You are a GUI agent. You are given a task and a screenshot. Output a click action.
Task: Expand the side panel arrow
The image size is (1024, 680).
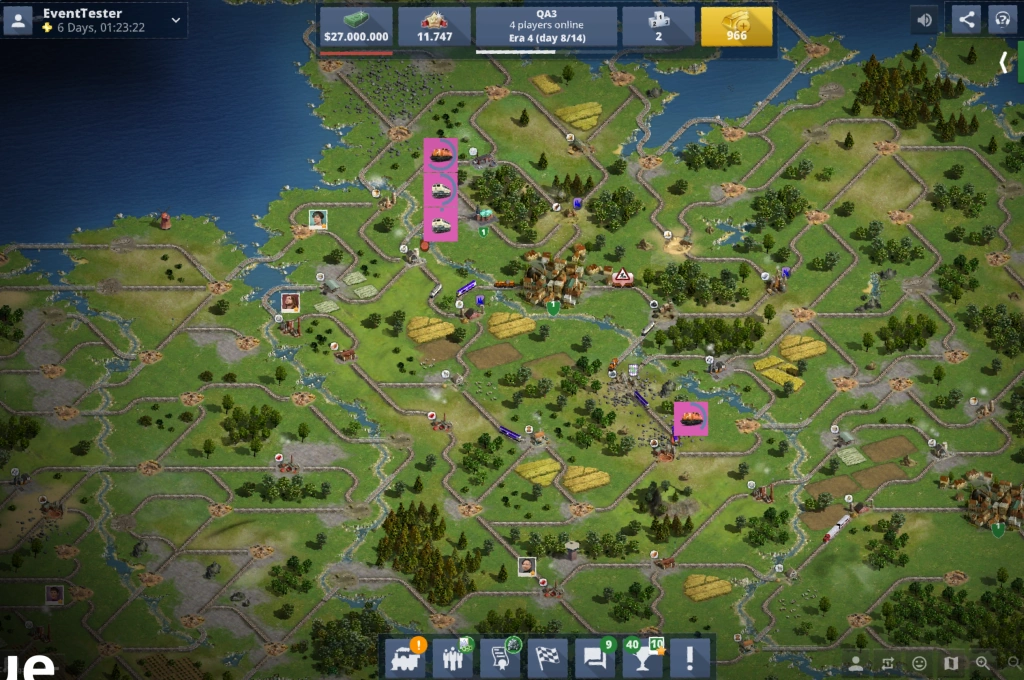1003,62
